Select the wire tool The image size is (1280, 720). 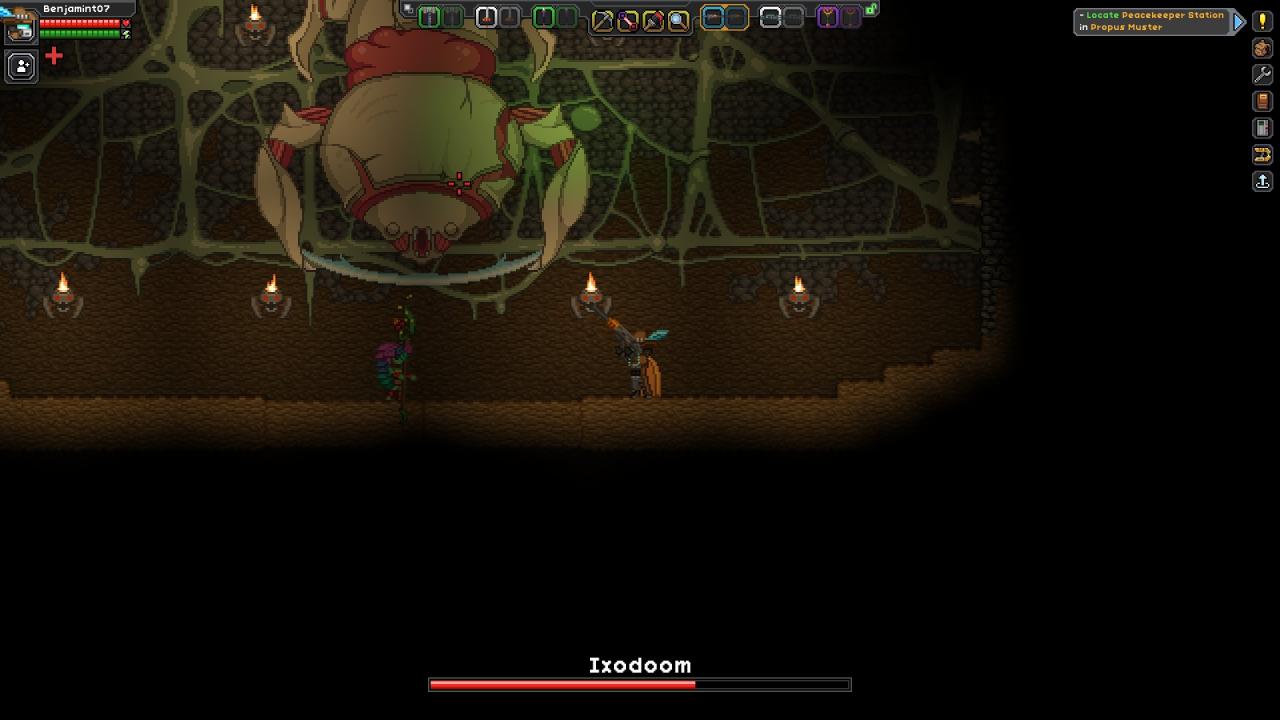pyautogui.click(x=627, y=20)
